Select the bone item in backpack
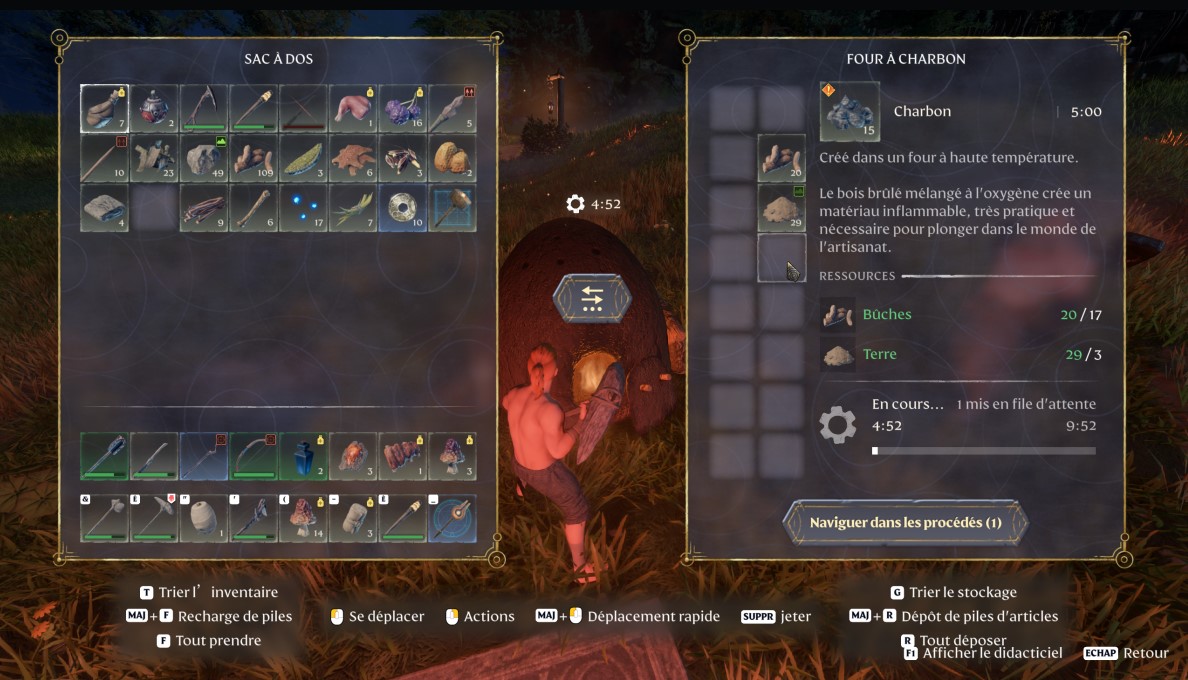This screenshot has height=680, width=1188. coord(253,207)
